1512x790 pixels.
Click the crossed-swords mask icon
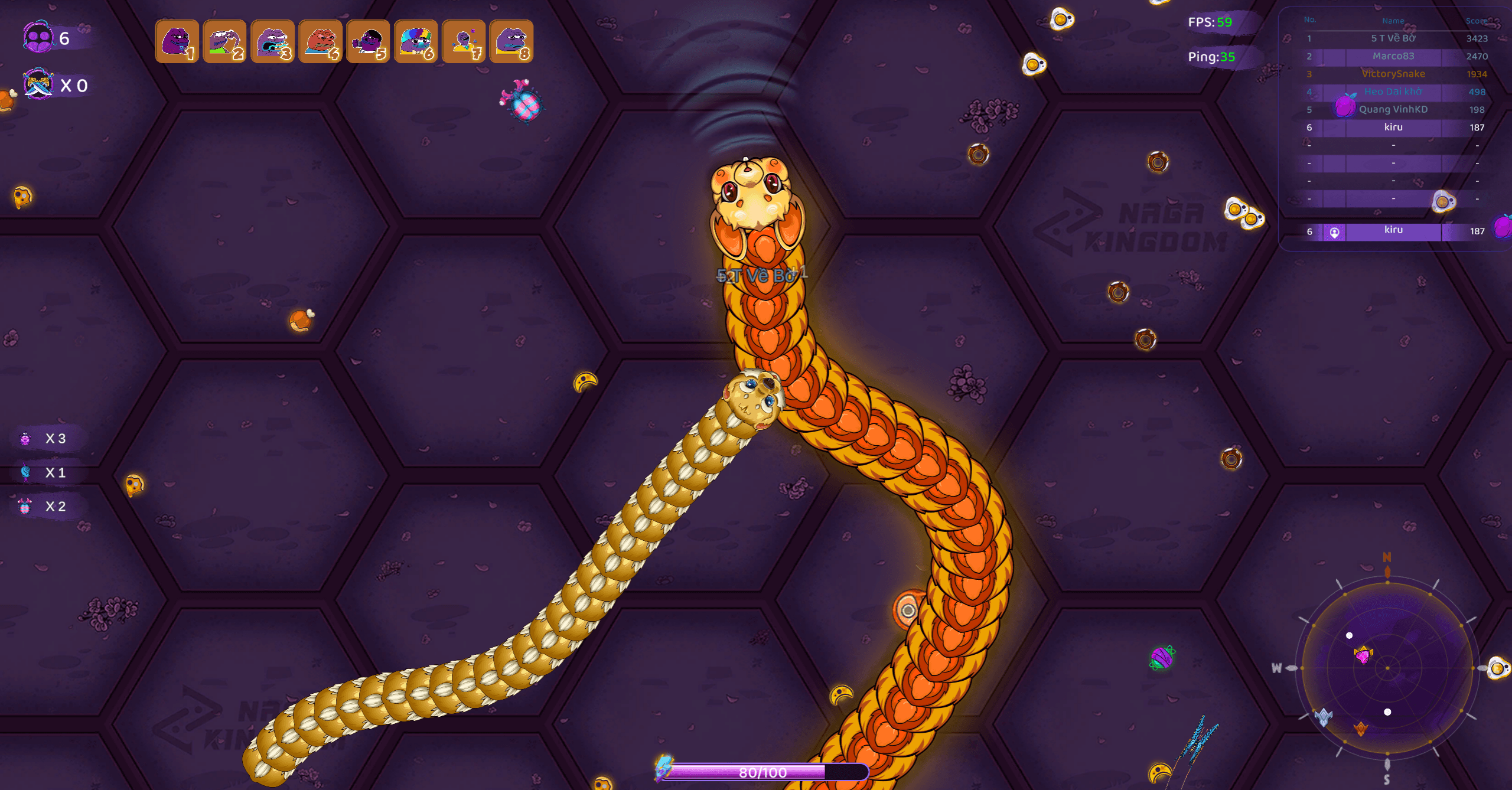point(38,84)
